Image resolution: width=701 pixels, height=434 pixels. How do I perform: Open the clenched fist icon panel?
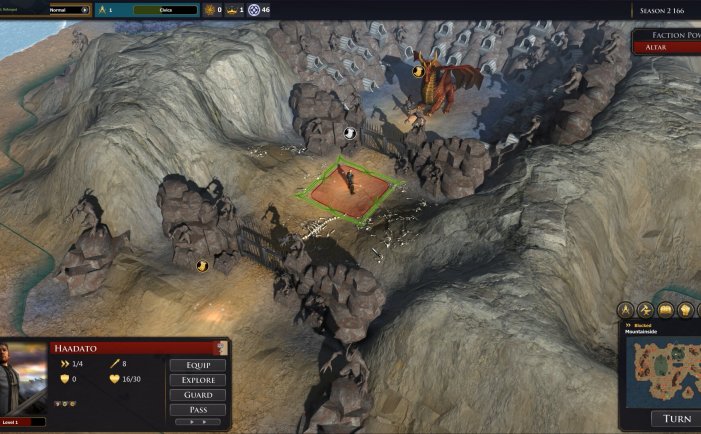[x=686, y=310]
